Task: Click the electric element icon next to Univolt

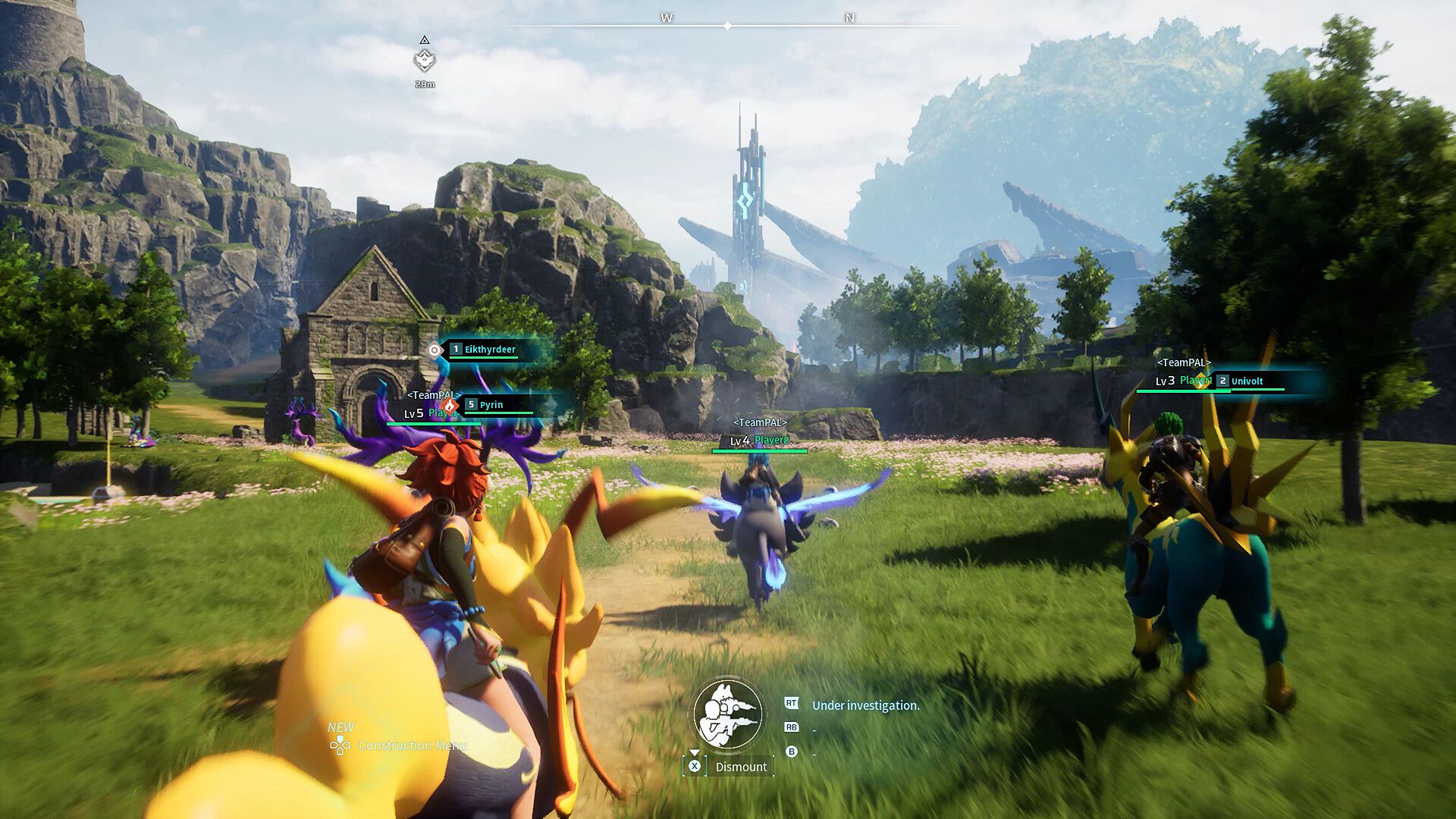Action: click(1200, 381)
